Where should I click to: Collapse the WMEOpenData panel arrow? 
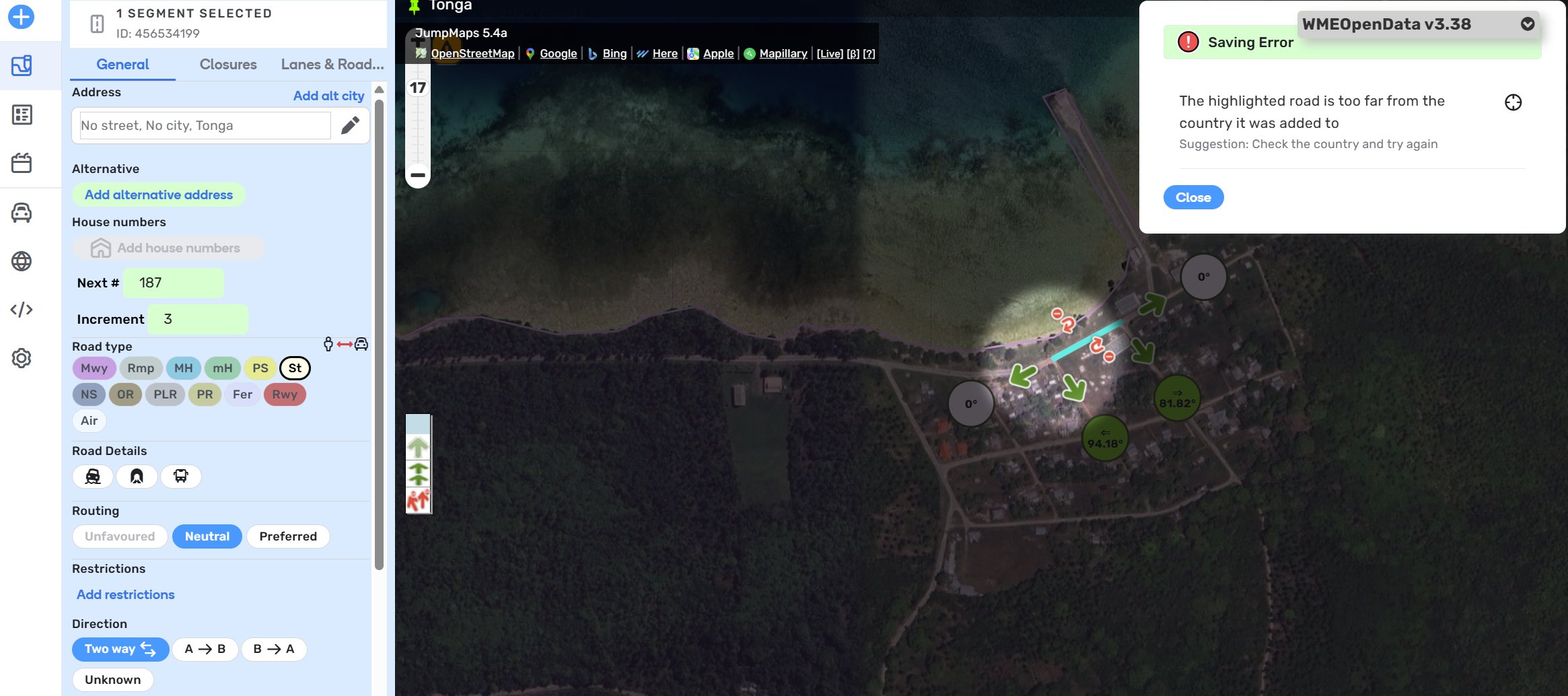[x=1528, y=24]
